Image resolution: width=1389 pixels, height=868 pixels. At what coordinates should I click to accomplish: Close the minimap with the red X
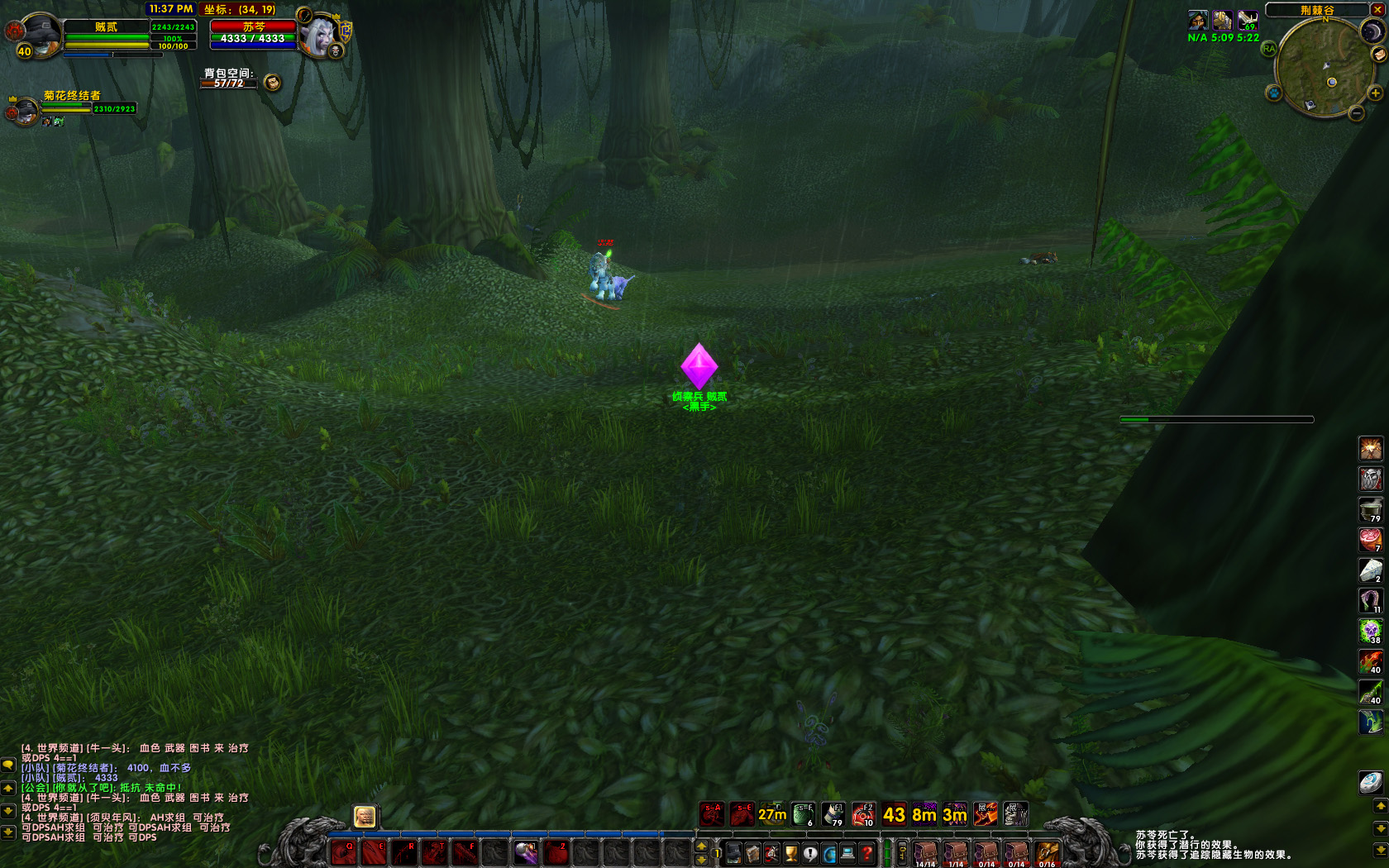click(1377, 10)
